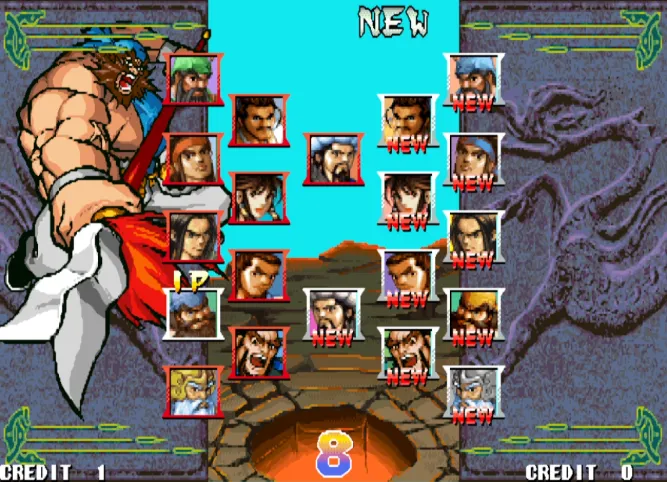Choose the NEW yellow-helmet bearded warrior
Viewport: 667px width, 482px height.
coord(473,314)
